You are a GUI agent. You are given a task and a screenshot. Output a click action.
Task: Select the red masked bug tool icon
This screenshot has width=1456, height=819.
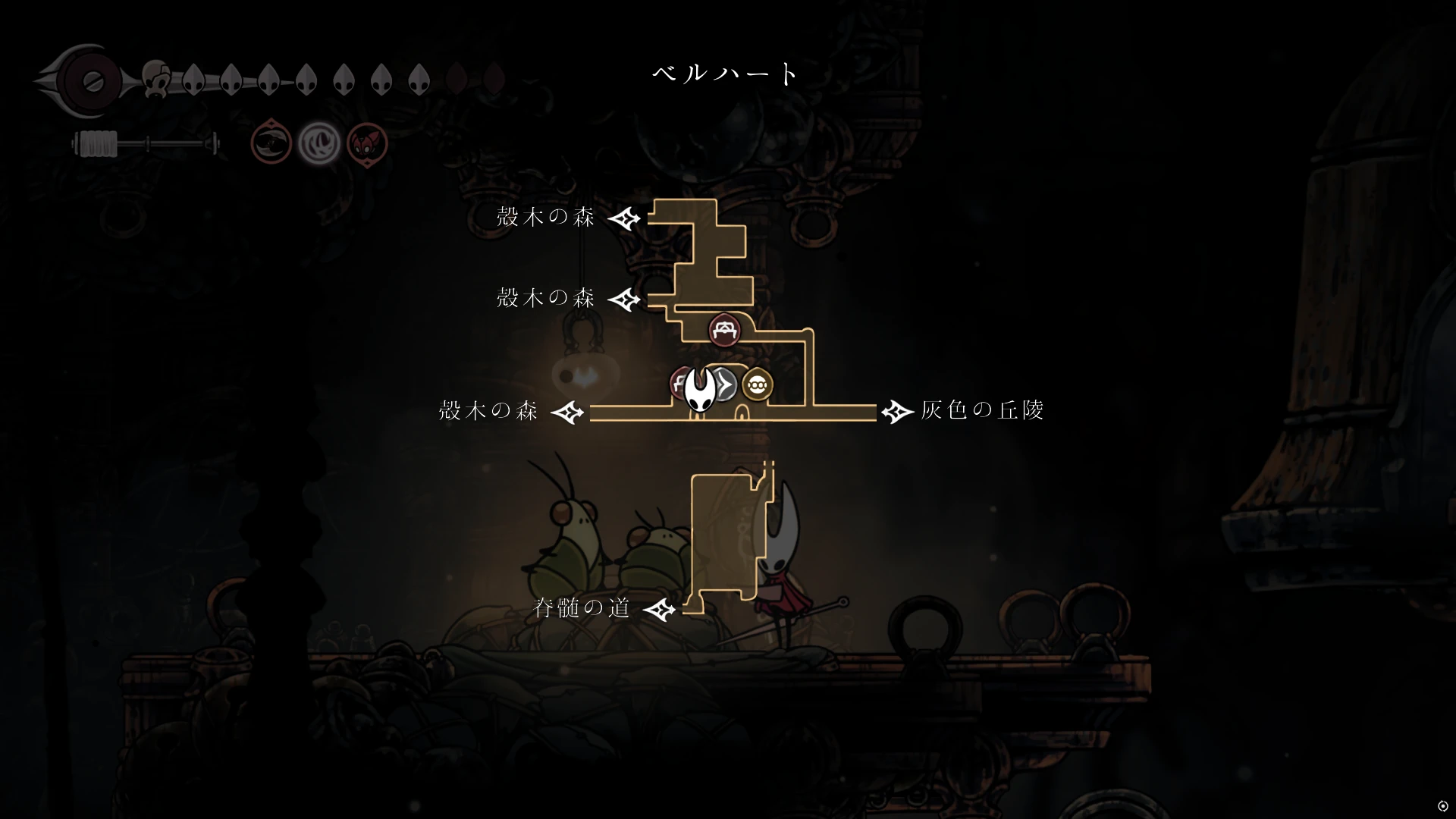pos(367,143)
